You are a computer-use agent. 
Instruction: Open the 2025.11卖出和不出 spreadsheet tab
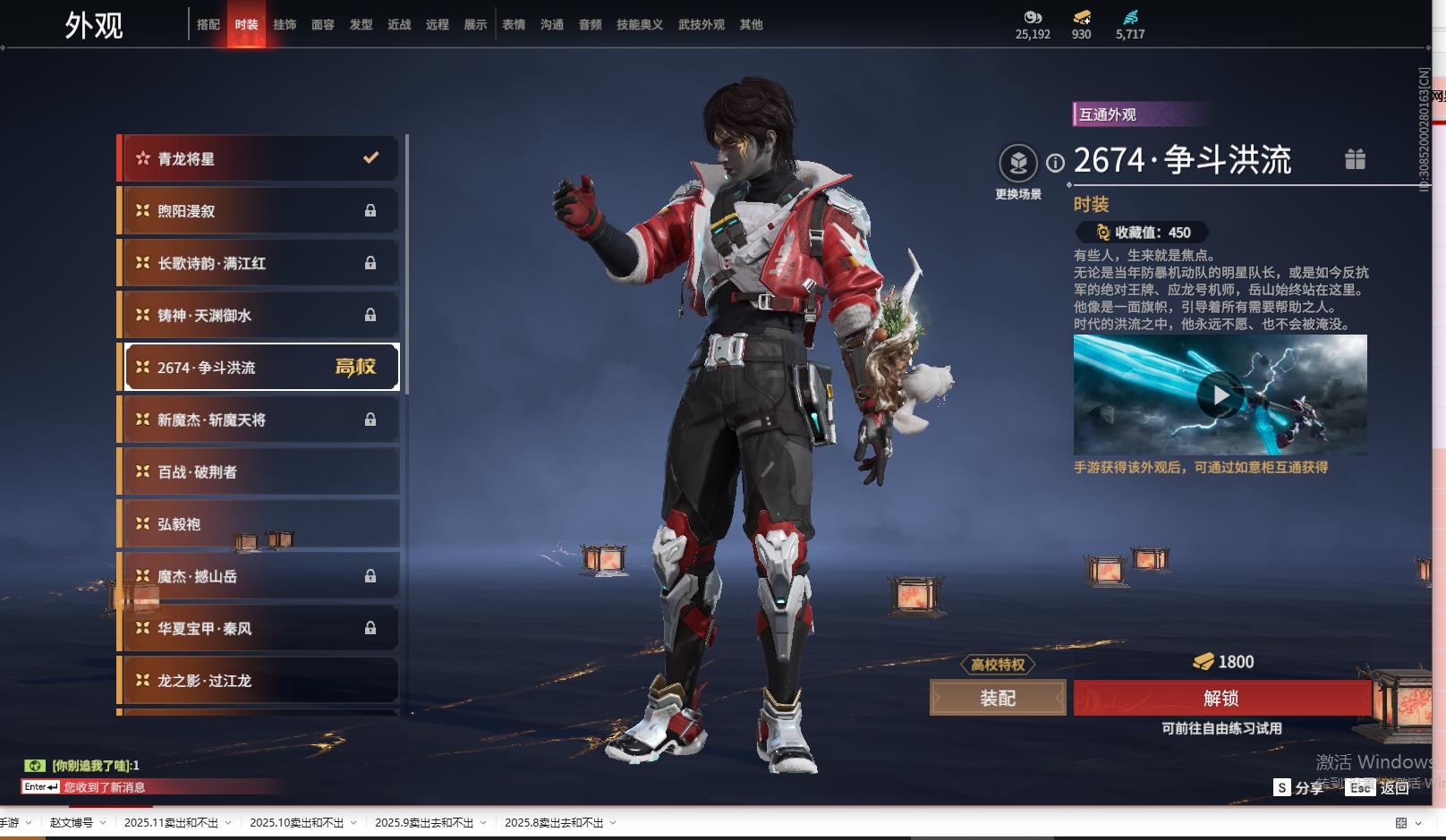tap(171, 823)
